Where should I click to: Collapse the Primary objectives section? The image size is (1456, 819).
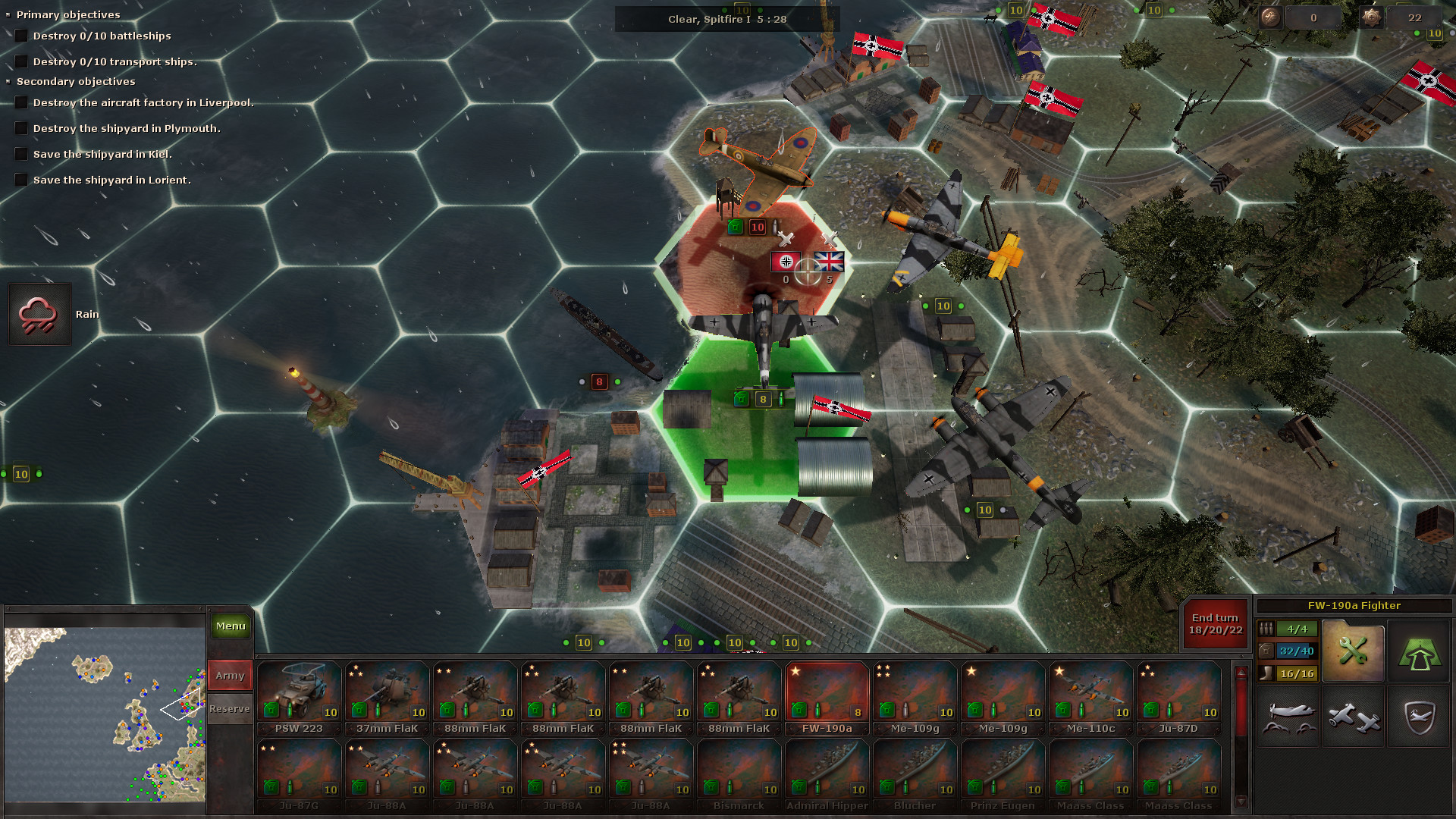pos(8,13)
